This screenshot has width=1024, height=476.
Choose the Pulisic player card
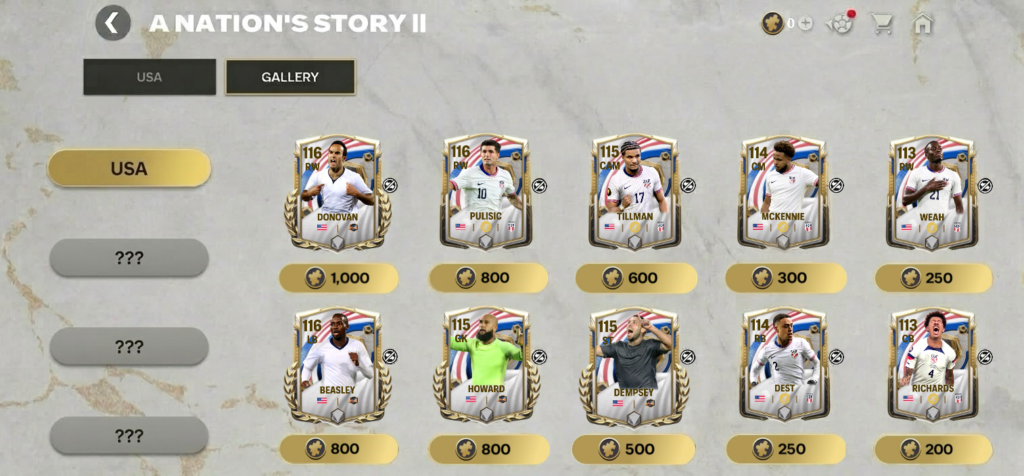pos(484,192)
